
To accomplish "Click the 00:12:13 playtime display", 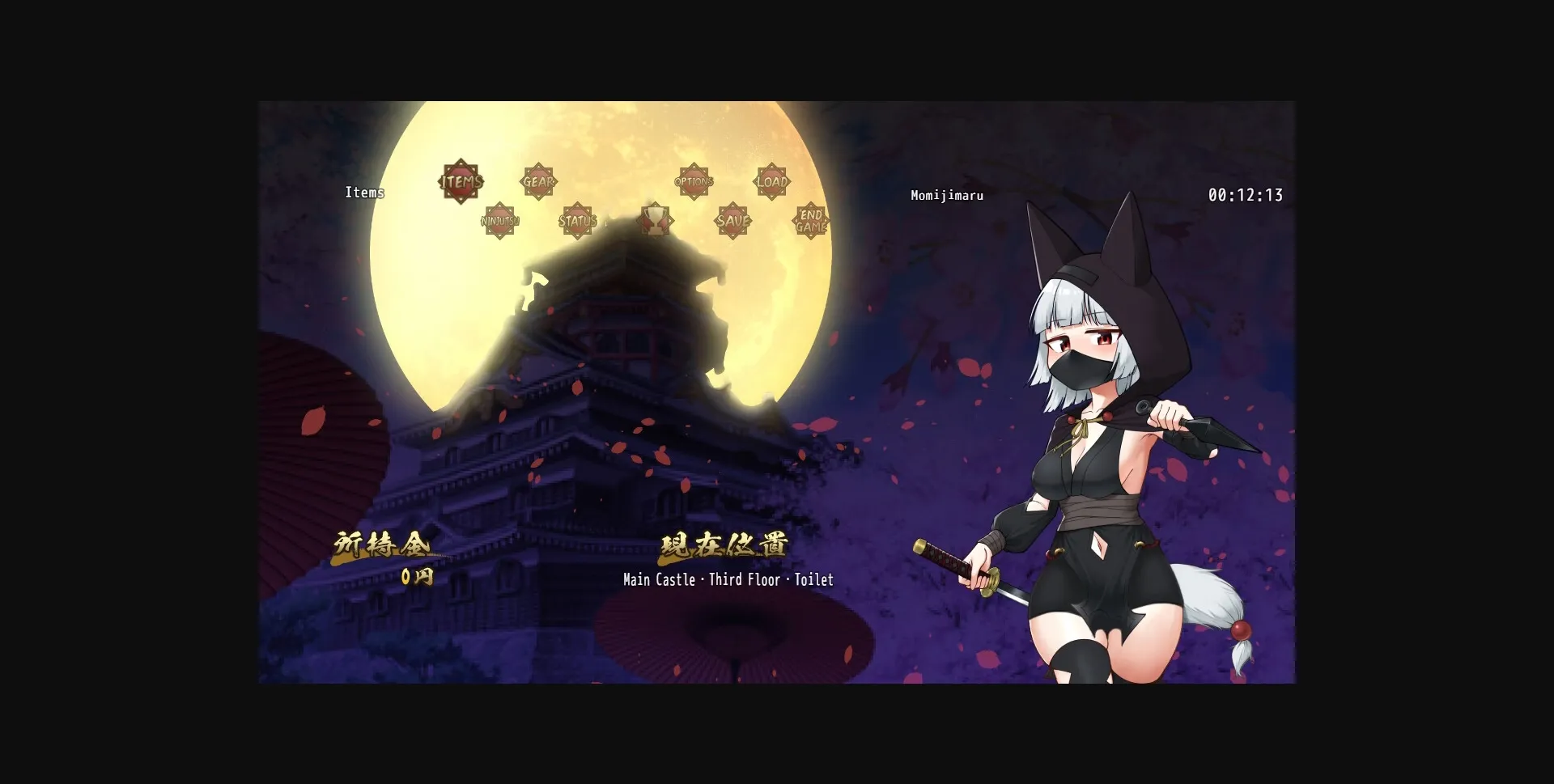I will [x=1246, y=194].
